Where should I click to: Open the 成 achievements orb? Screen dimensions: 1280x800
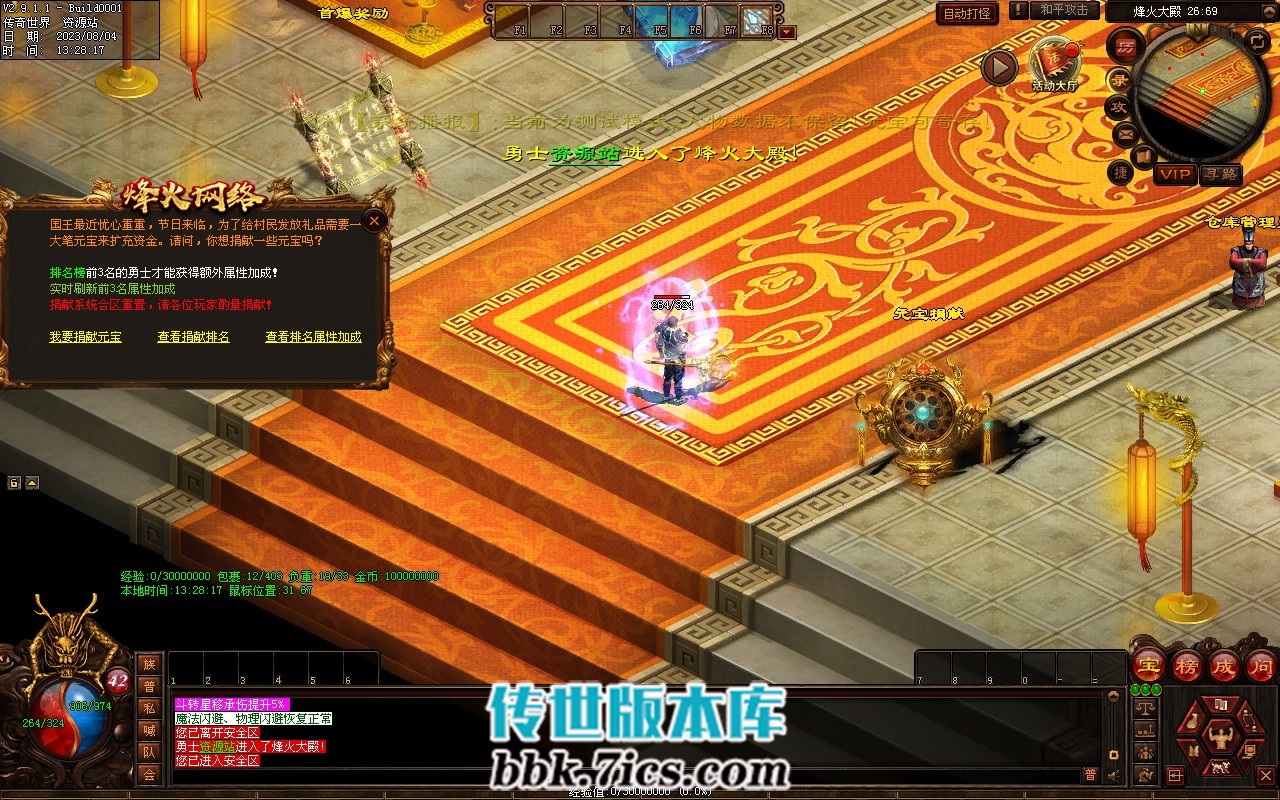tap(1224, 665)
